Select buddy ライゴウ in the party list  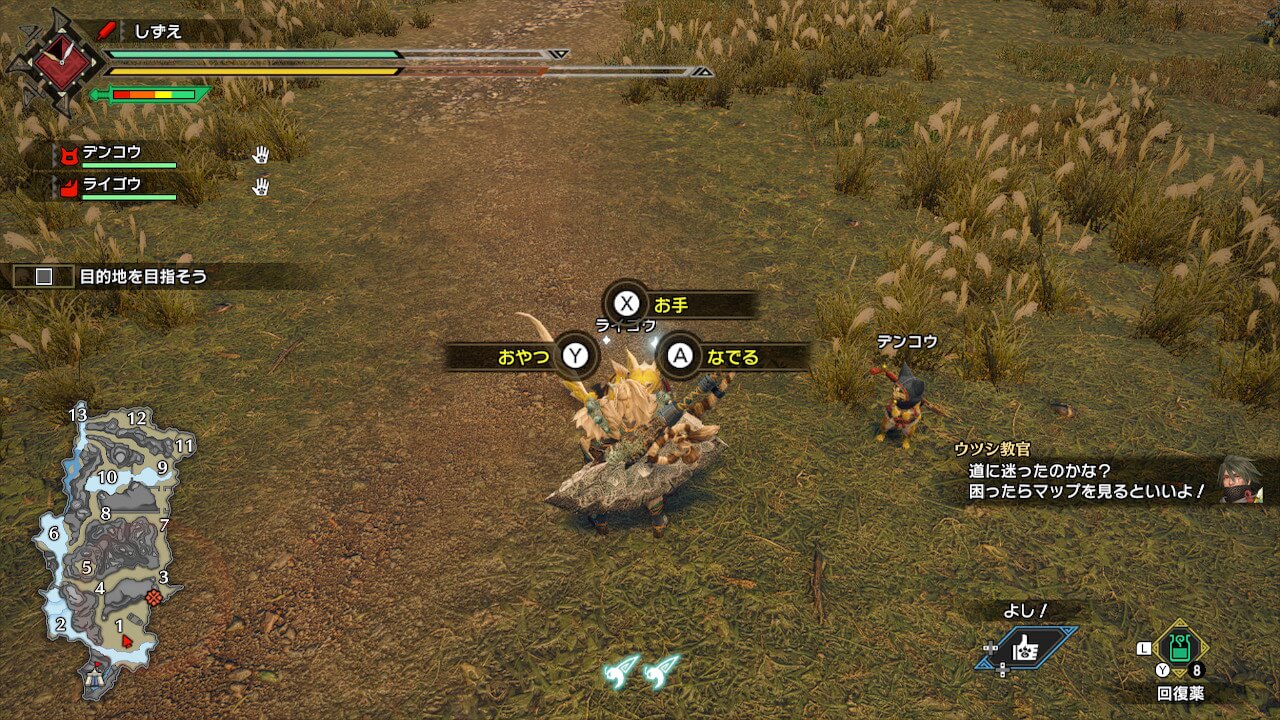click(x=112, y=184)
